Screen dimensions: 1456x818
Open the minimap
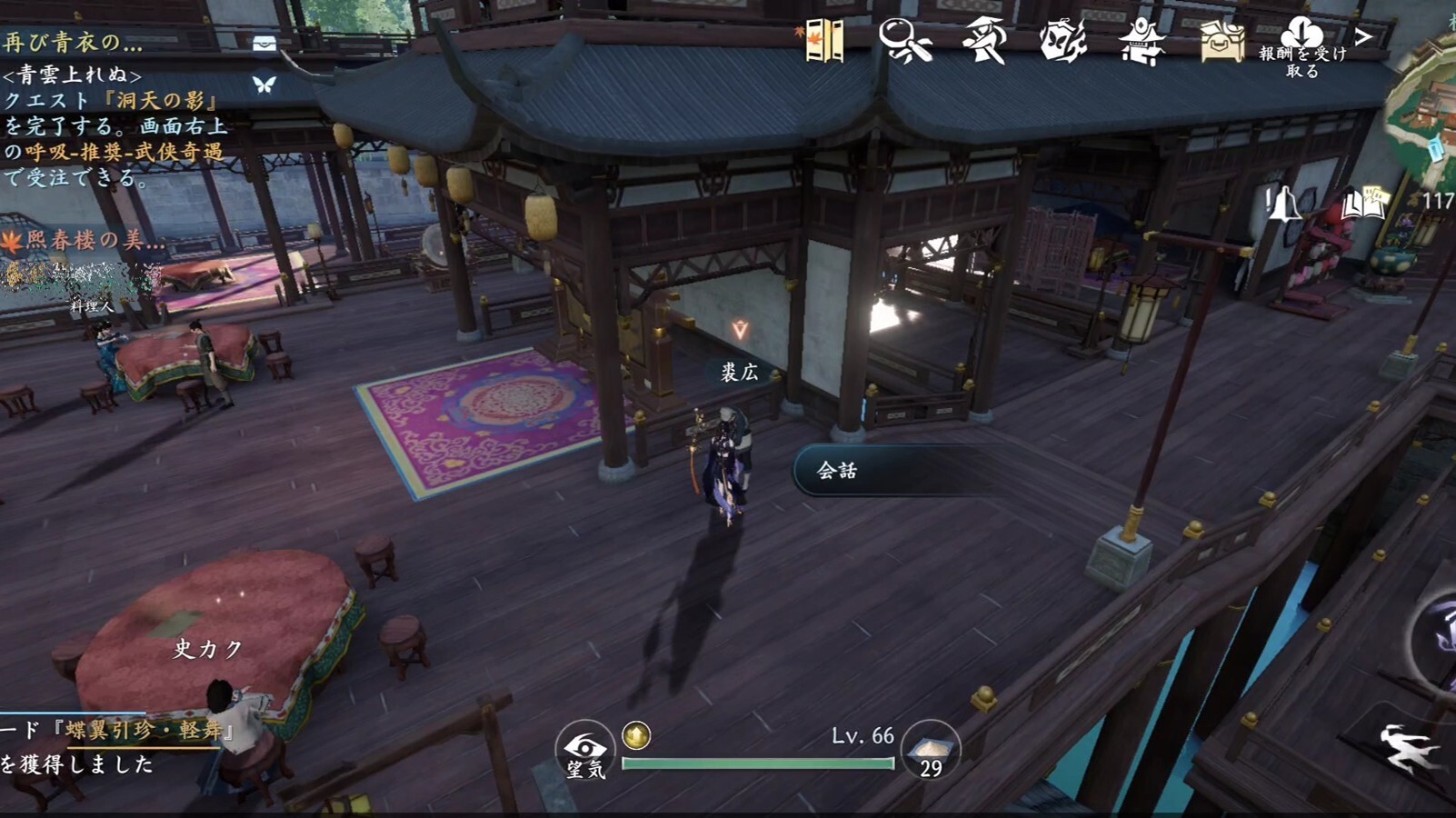coord(1427,118)
